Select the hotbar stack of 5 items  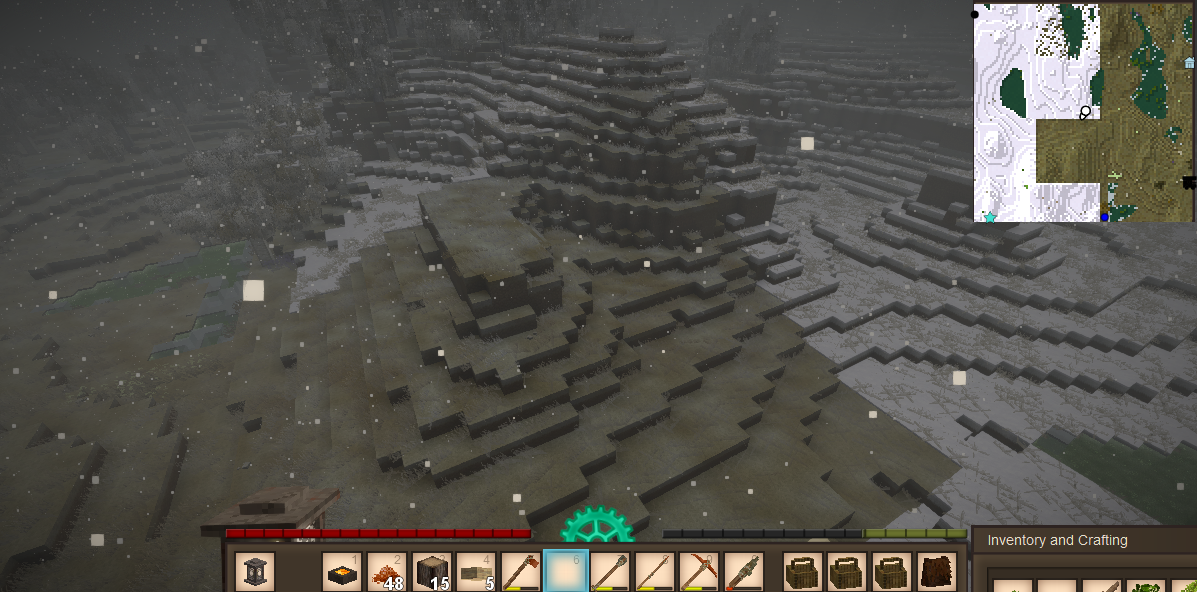pos(476,572)
